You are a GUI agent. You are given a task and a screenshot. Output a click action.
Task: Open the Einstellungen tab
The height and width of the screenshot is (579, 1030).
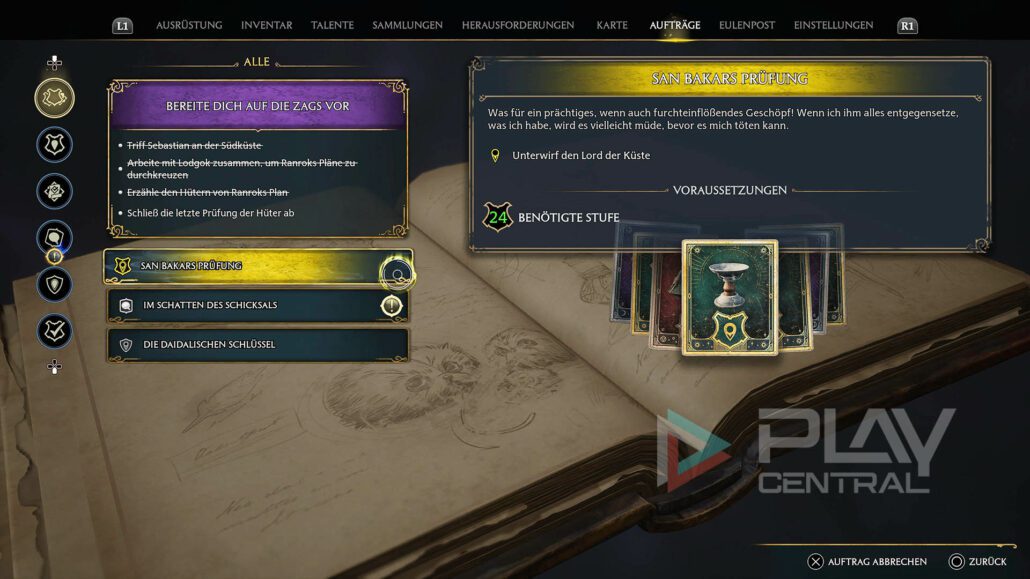pos(833,25)
